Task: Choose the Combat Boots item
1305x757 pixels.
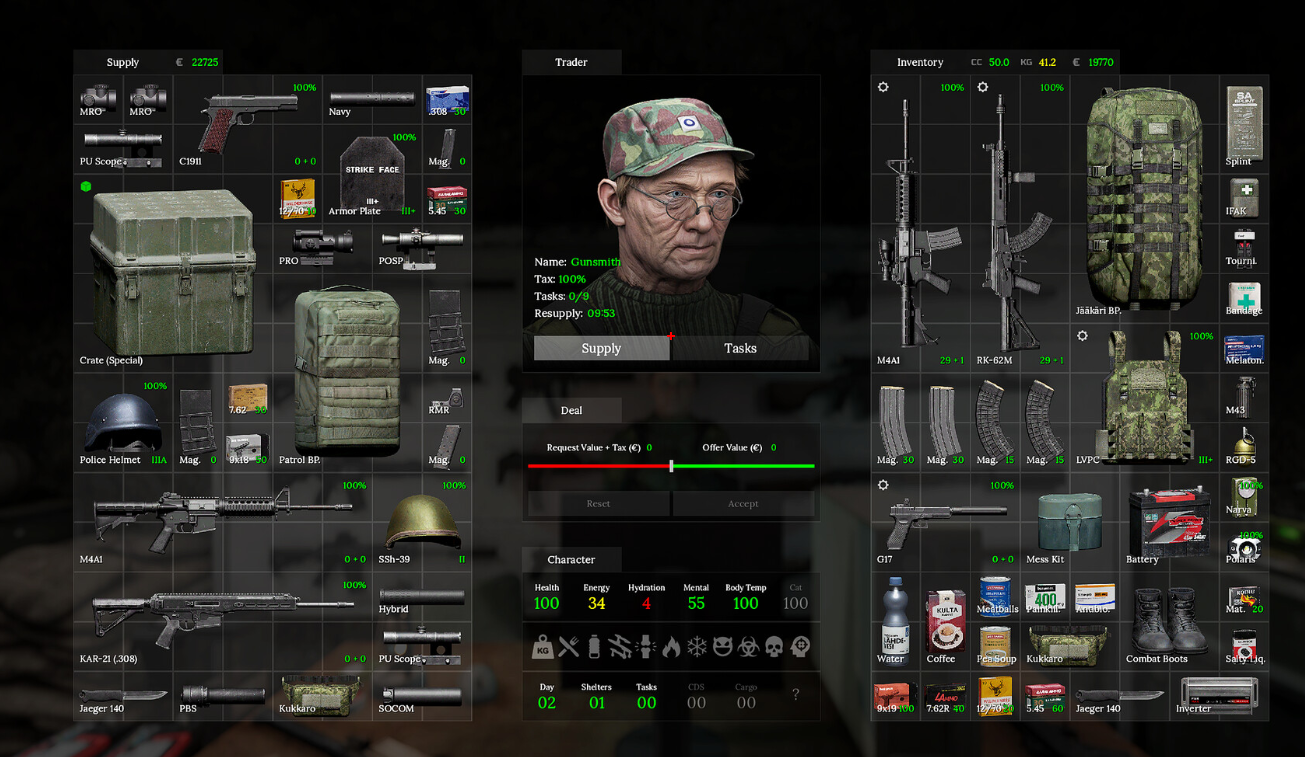Action: pos(1166,622)
